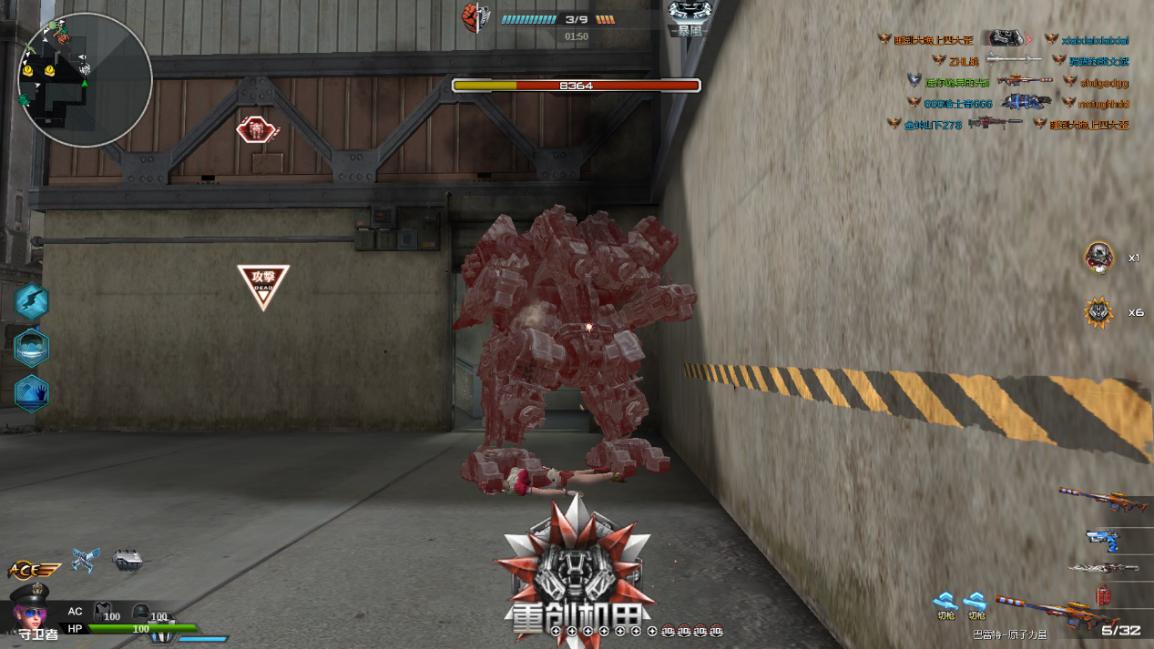Click the gold wolf badge icon with x6
This screenshot has width=1154, height=649.
(x=1099, y=312)
